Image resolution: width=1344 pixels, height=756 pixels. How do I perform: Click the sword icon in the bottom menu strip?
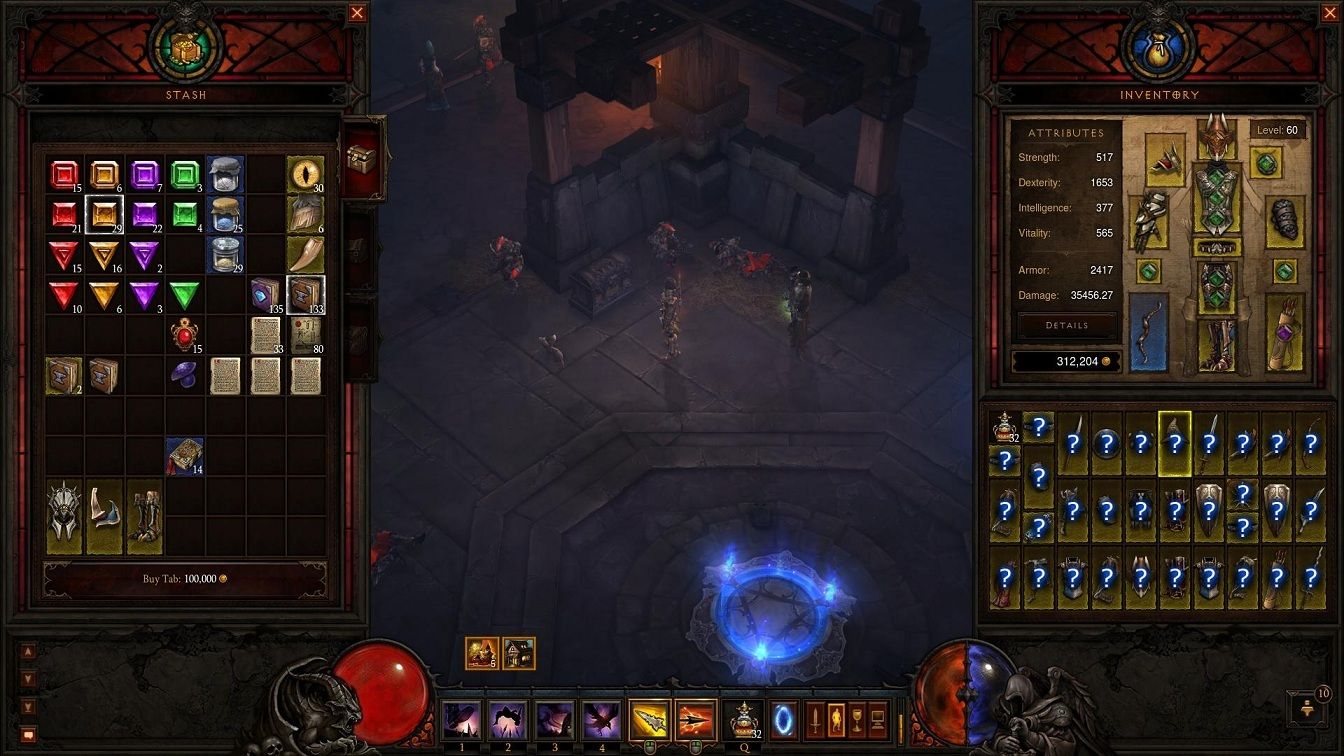coord(816,718)
